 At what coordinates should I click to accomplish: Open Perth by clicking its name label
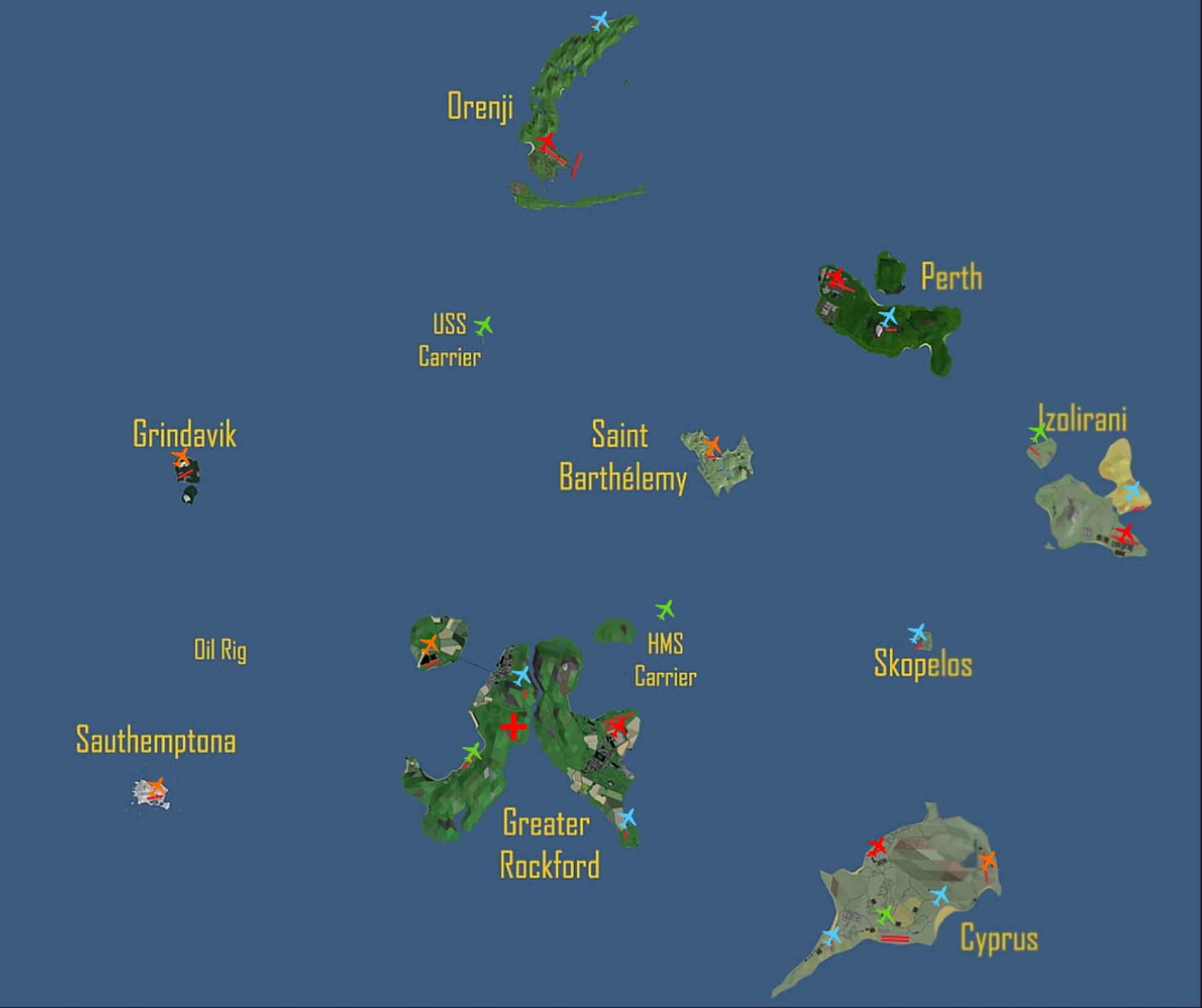point(953,277)
